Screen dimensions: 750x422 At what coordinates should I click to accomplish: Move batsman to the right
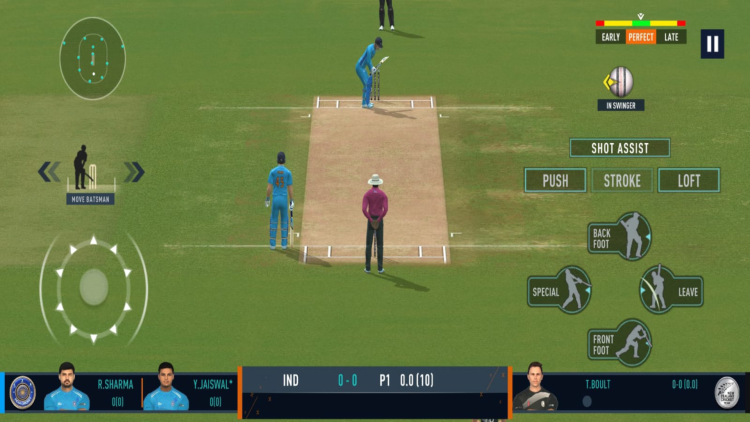click(x=134, y=172)
